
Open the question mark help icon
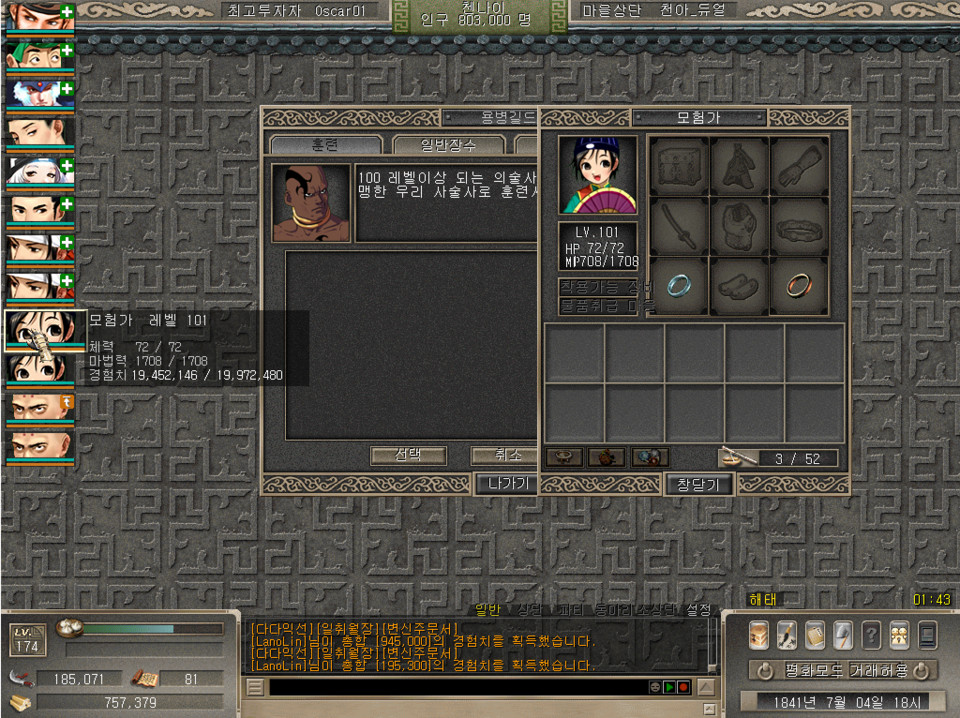tap(871, 634)
